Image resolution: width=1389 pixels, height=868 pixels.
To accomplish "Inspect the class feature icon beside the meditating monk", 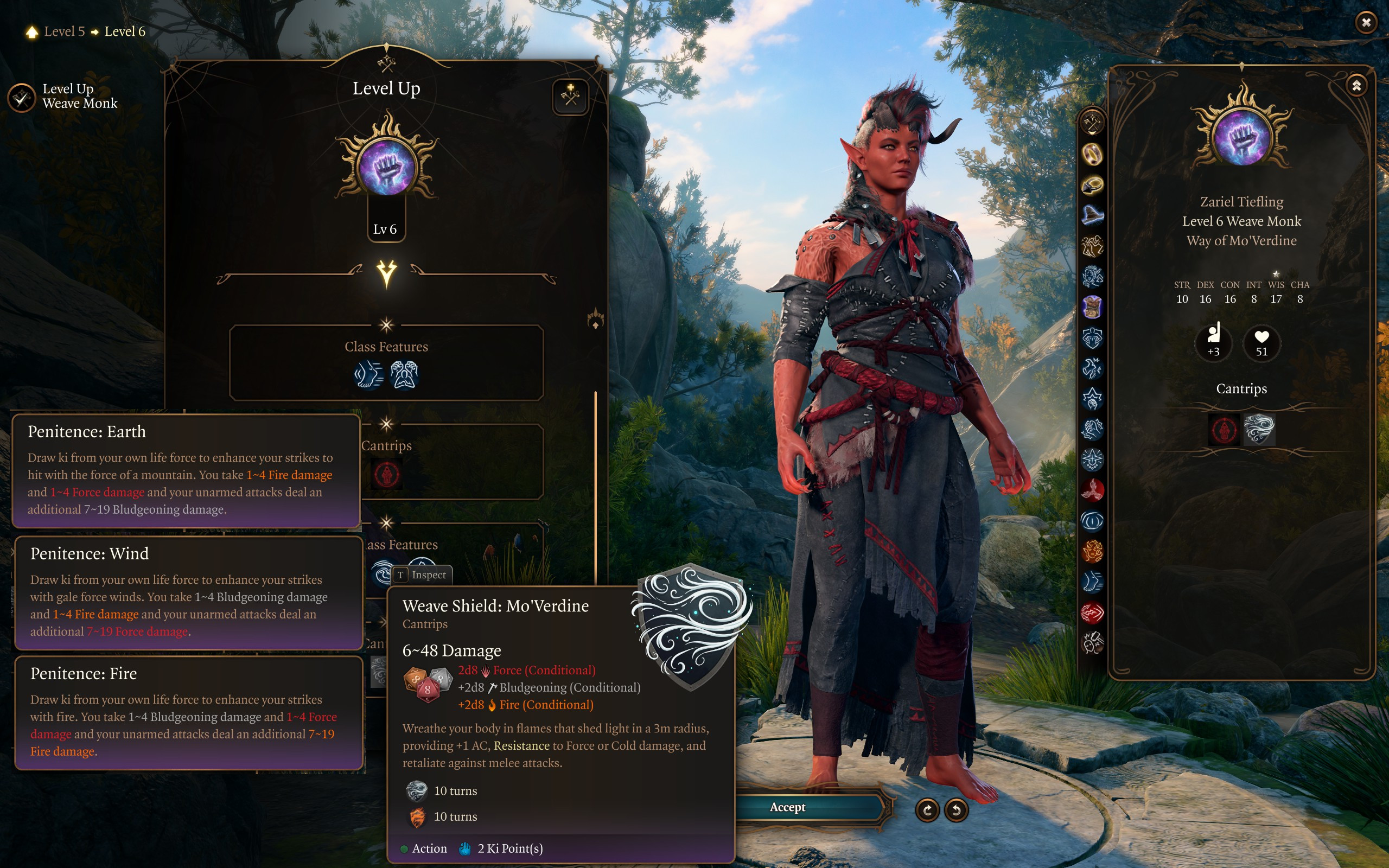I will 368,375.
